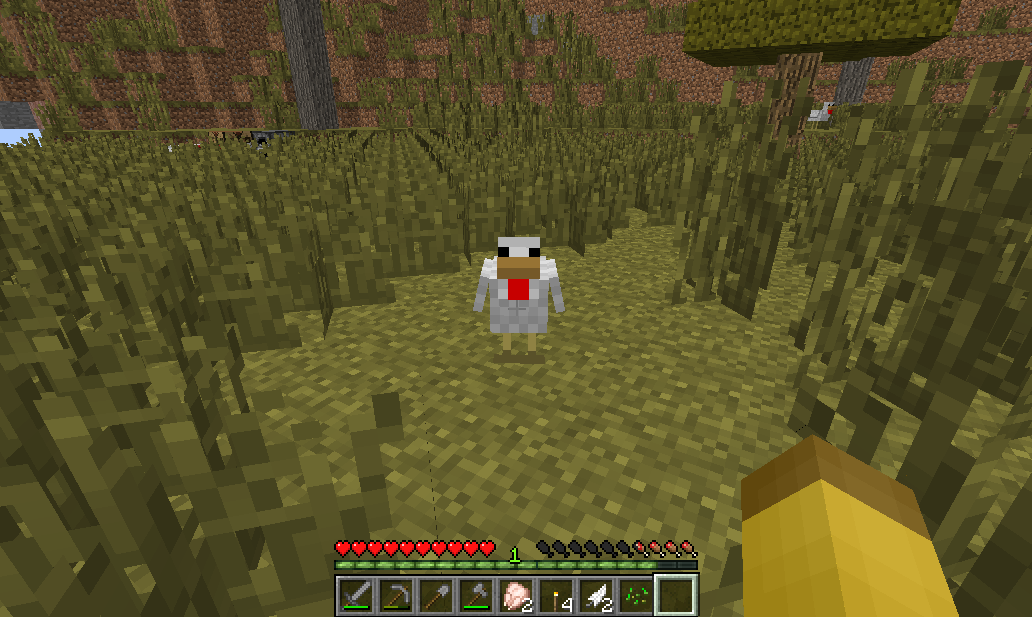Select the raw porkchop slot

(x=514, y=596)
